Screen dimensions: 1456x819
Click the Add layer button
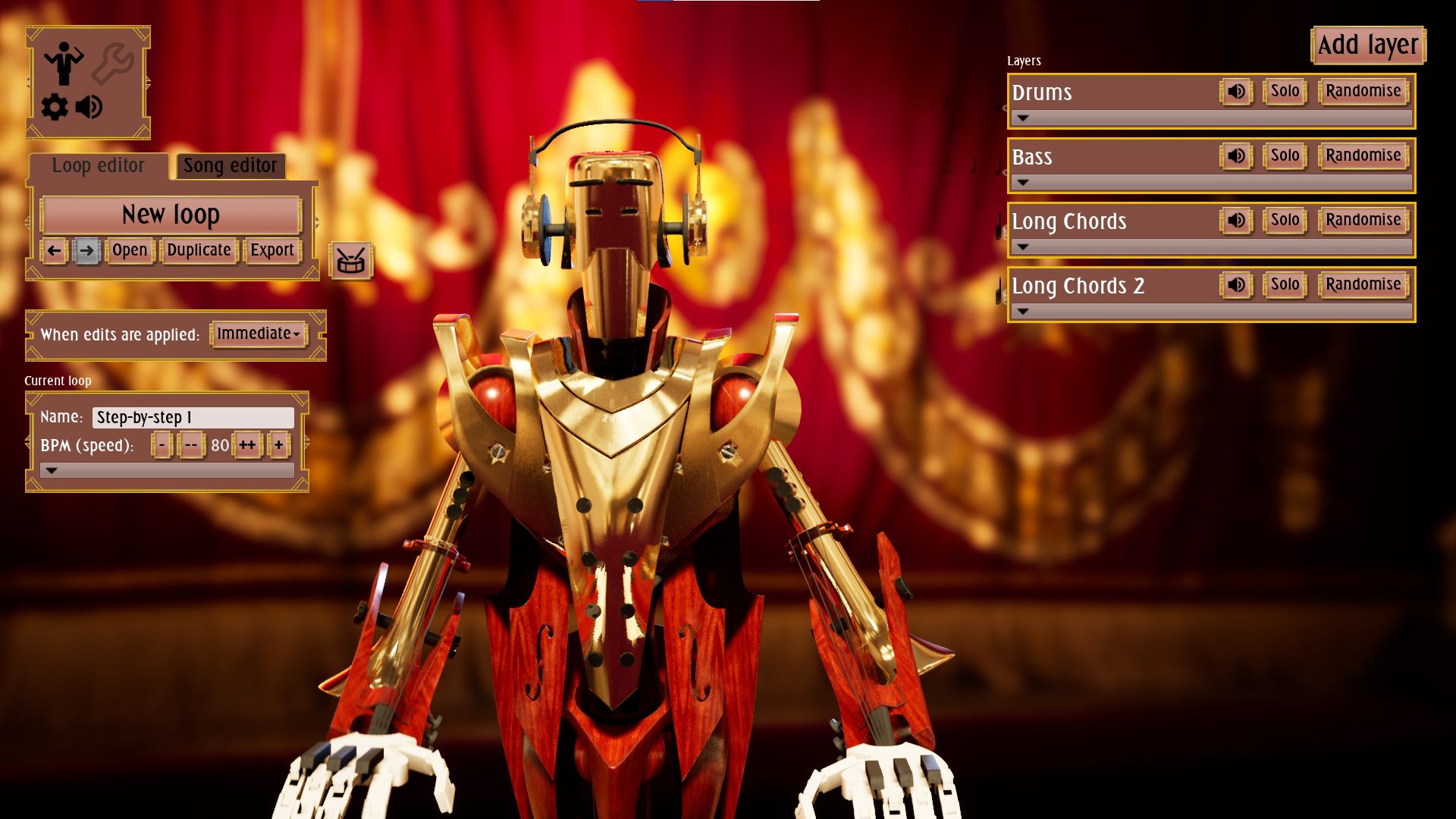click(1367, 45)
